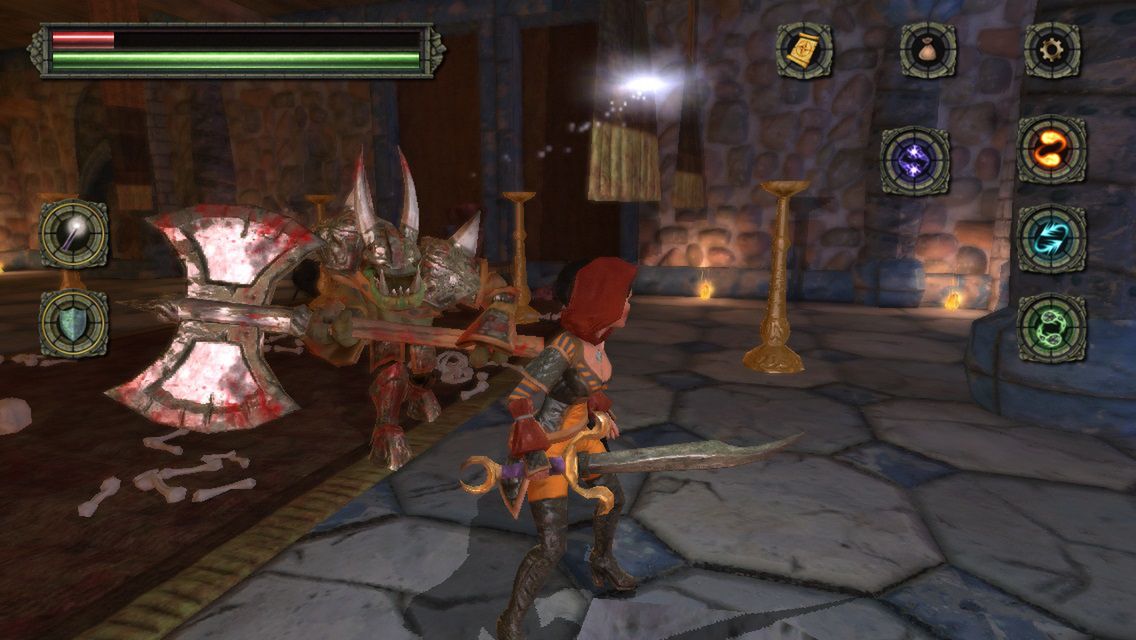Tap the glowing wand attack button
This screenshot has height=640, width=1136.
74,234
